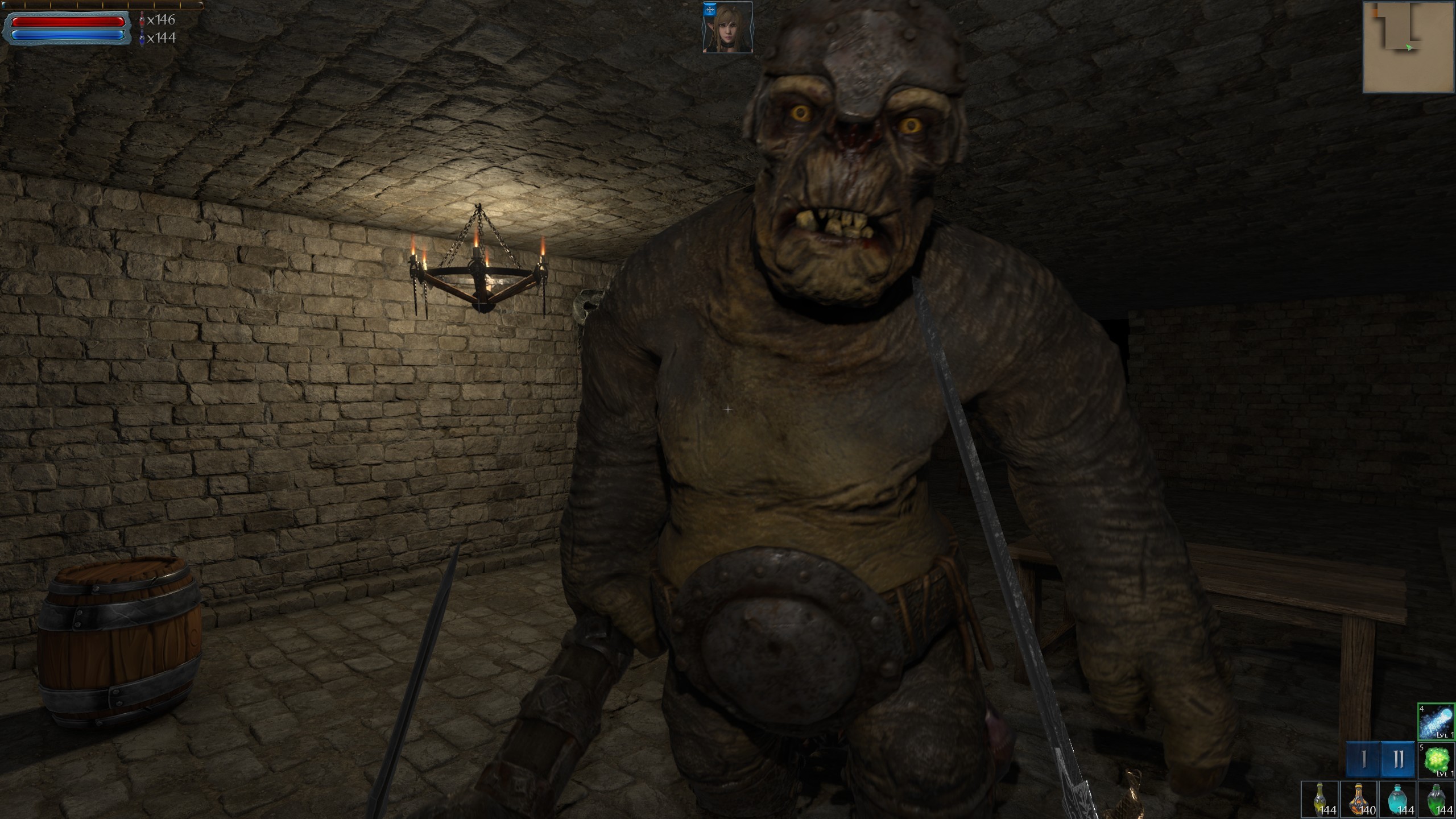
Task: Use the green potion quick slot
Action: [x=1436, y=799]
